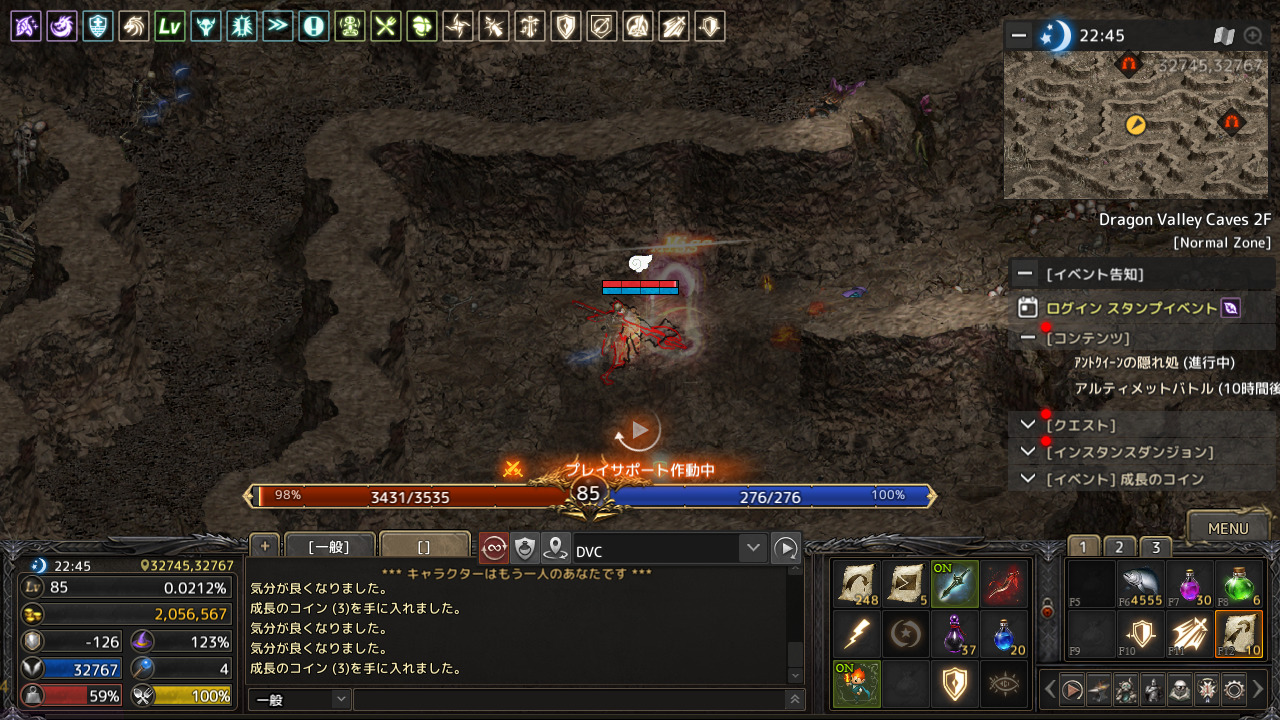Zoom the minimap with the magnifier icon
This screenshot has width=1280, height=720.
point(1252,36)
